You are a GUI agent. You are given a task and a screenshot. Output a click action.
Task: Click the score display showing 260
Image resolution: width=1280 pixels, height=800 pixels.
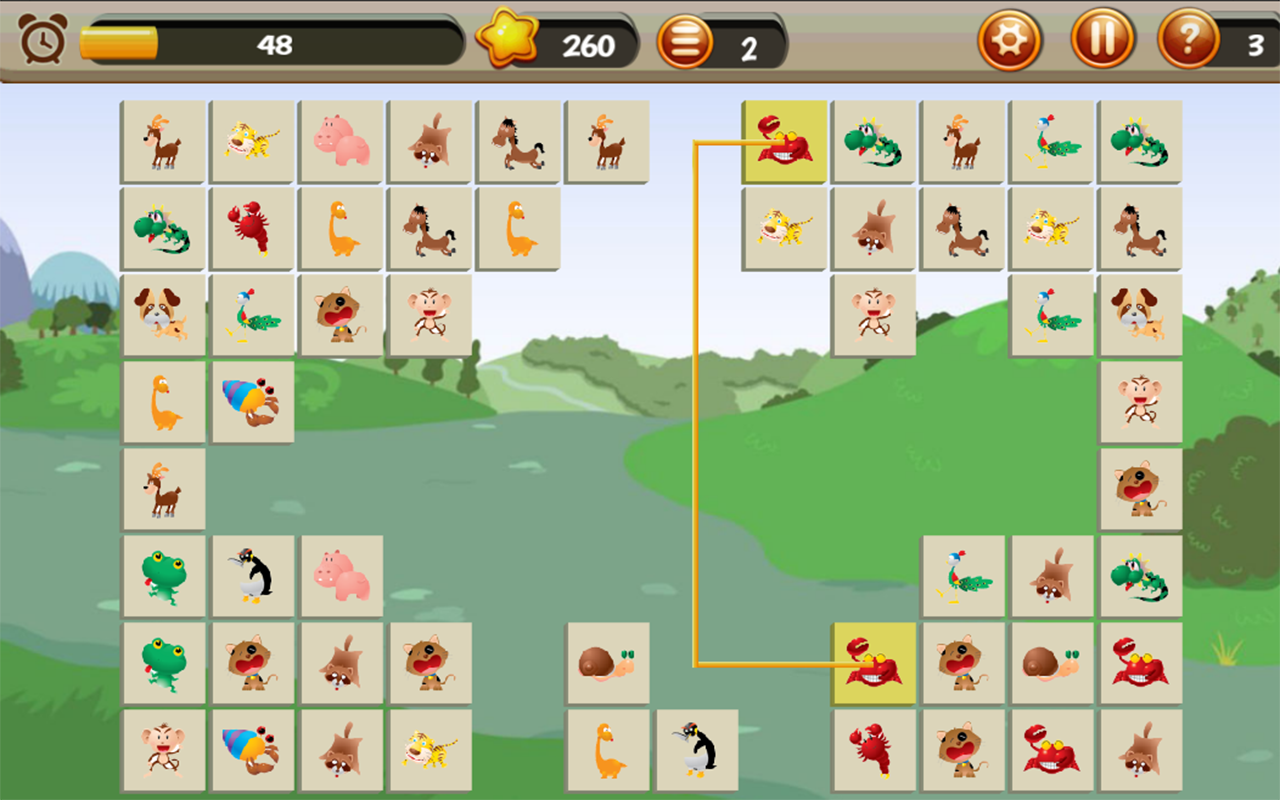[x=590, y=42]
